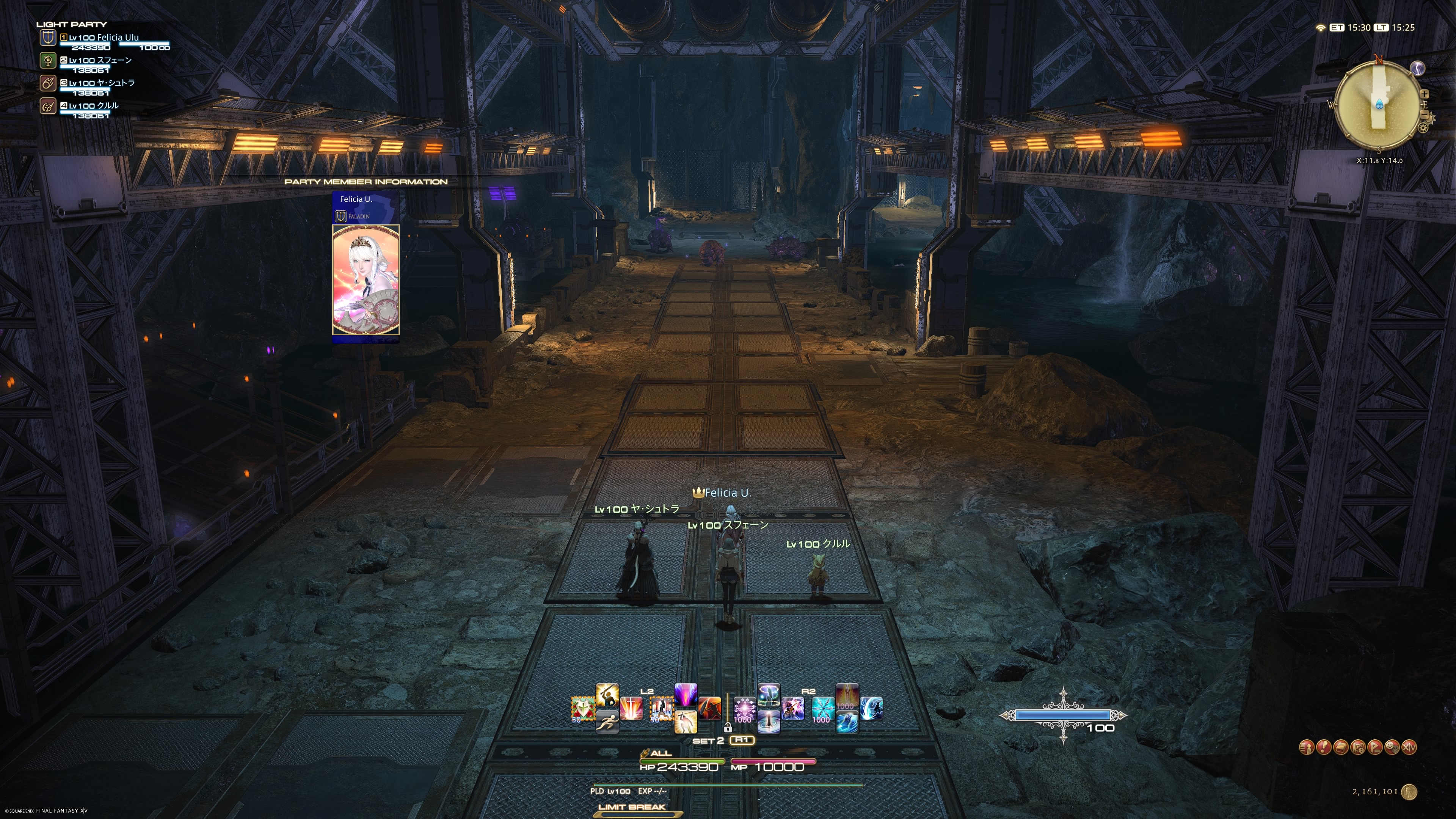The image size is (1456, 819).
Task: Activate the glowing sword on red burst ability
Action: click(x=631, y=709)
